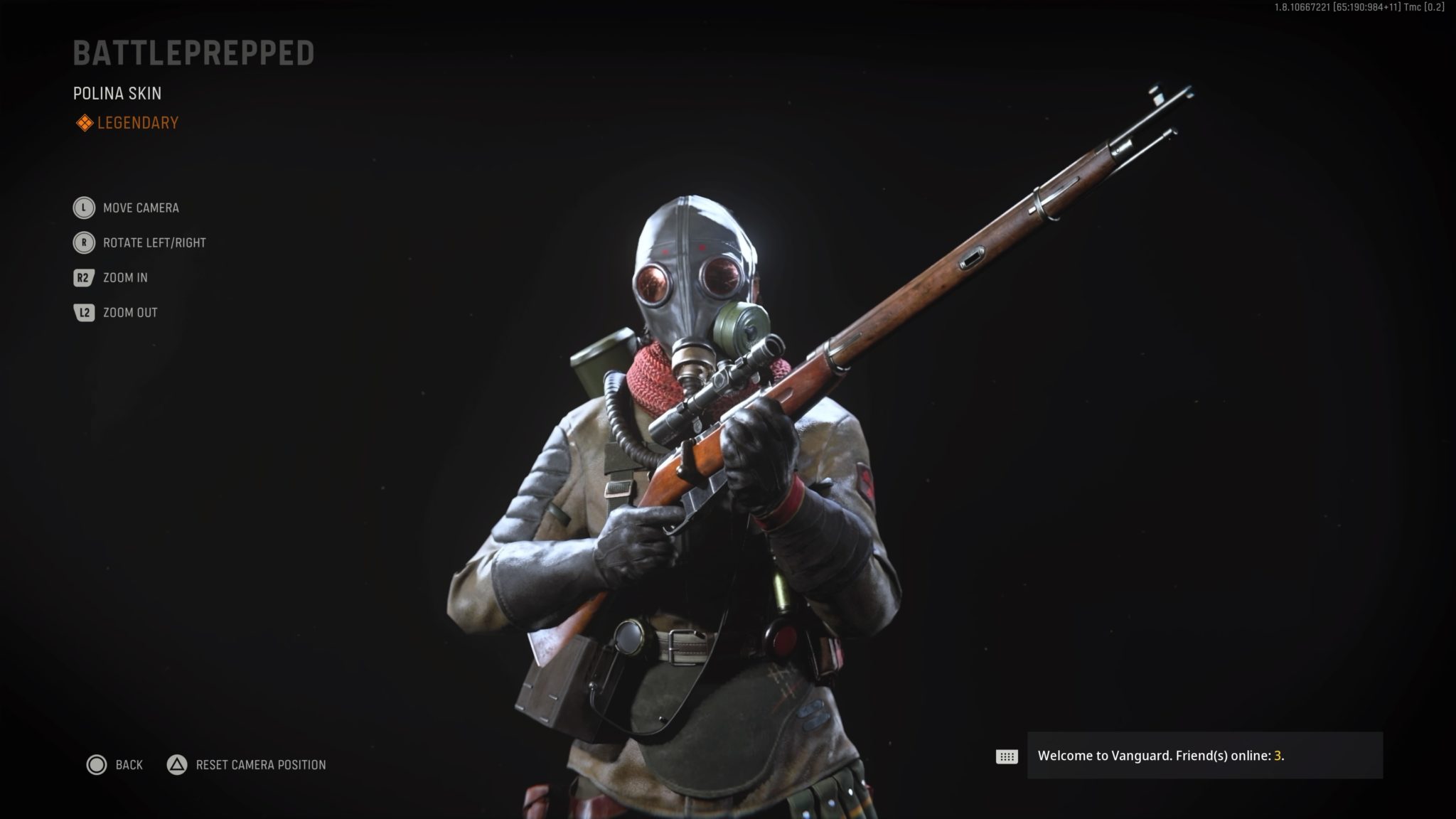Viewport: 1456px width, 819px height.
Task: Click the MOVE CAMERA label text
Action: [x=141, y=208]
